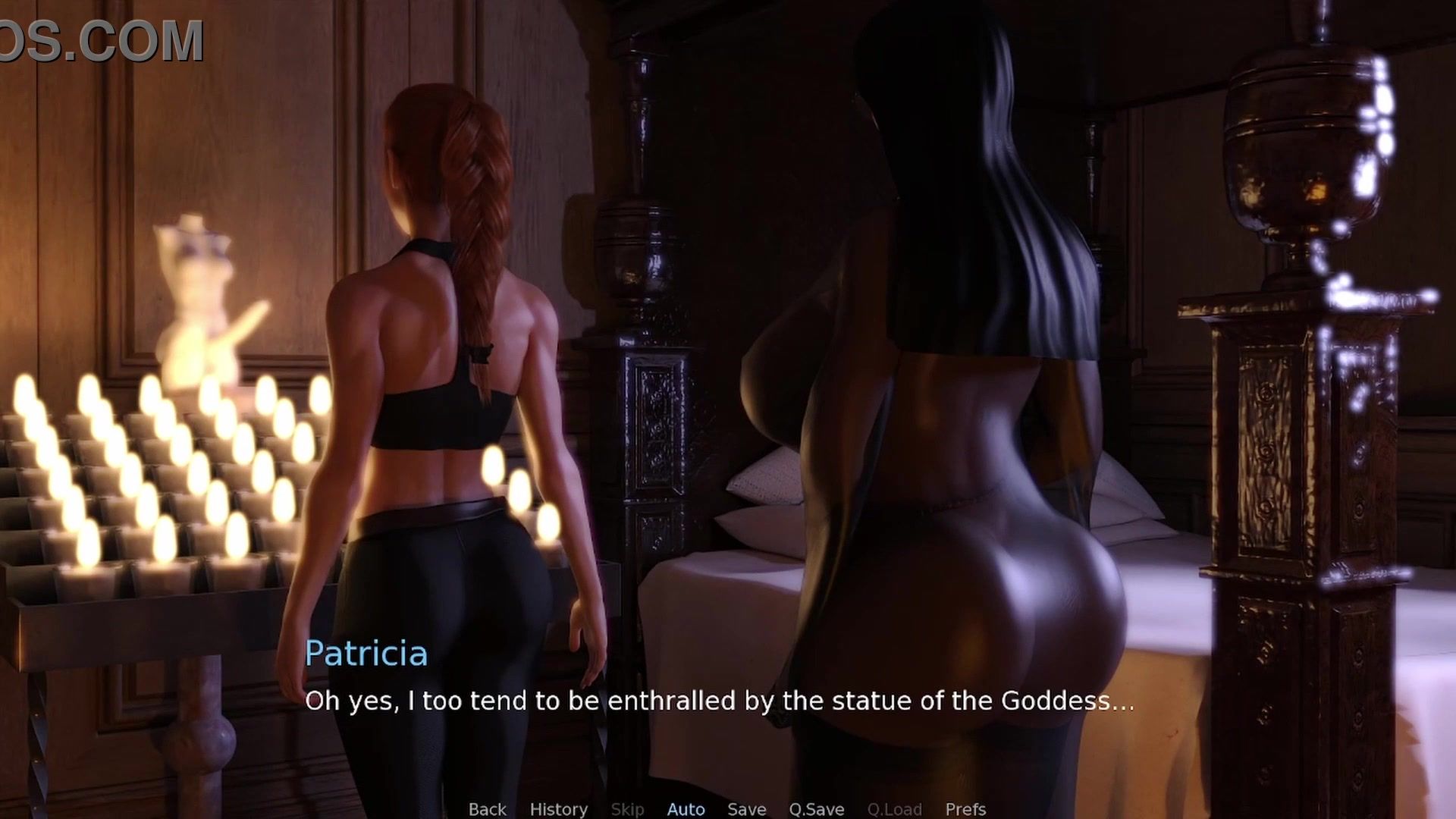The width and height of the screenshot is (1456, 819).
Task: Open the dialogue History log
Action: [558, 809]
